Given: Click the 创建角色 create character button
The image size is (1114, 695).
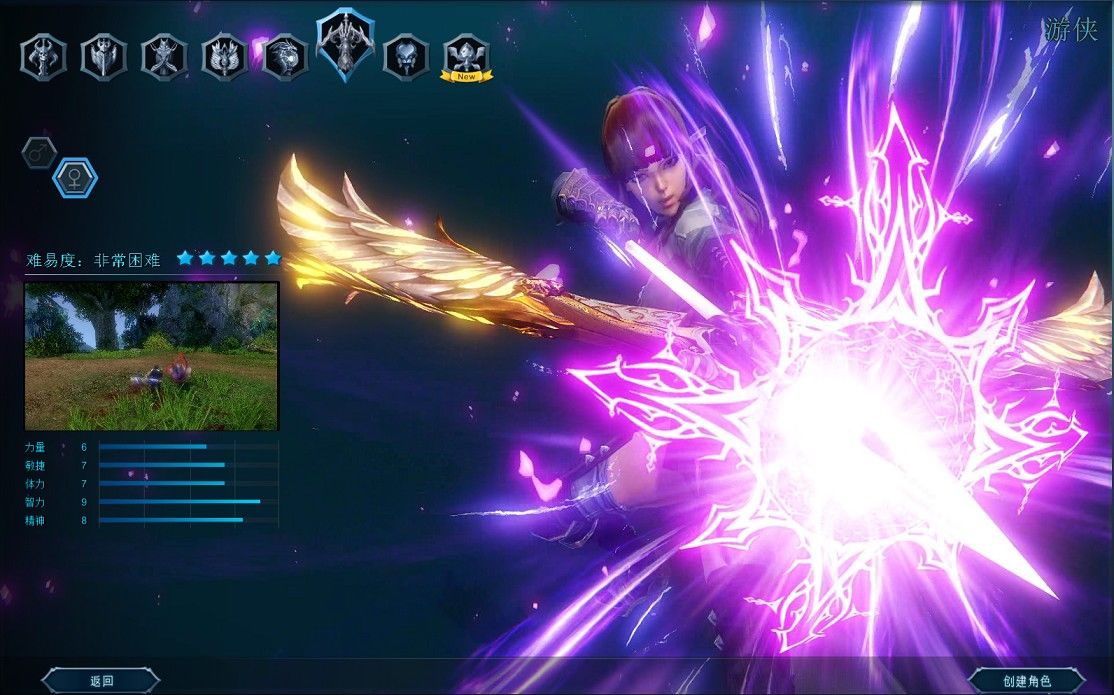Looking at the screenshot, I should click(x=1025, y=681).
